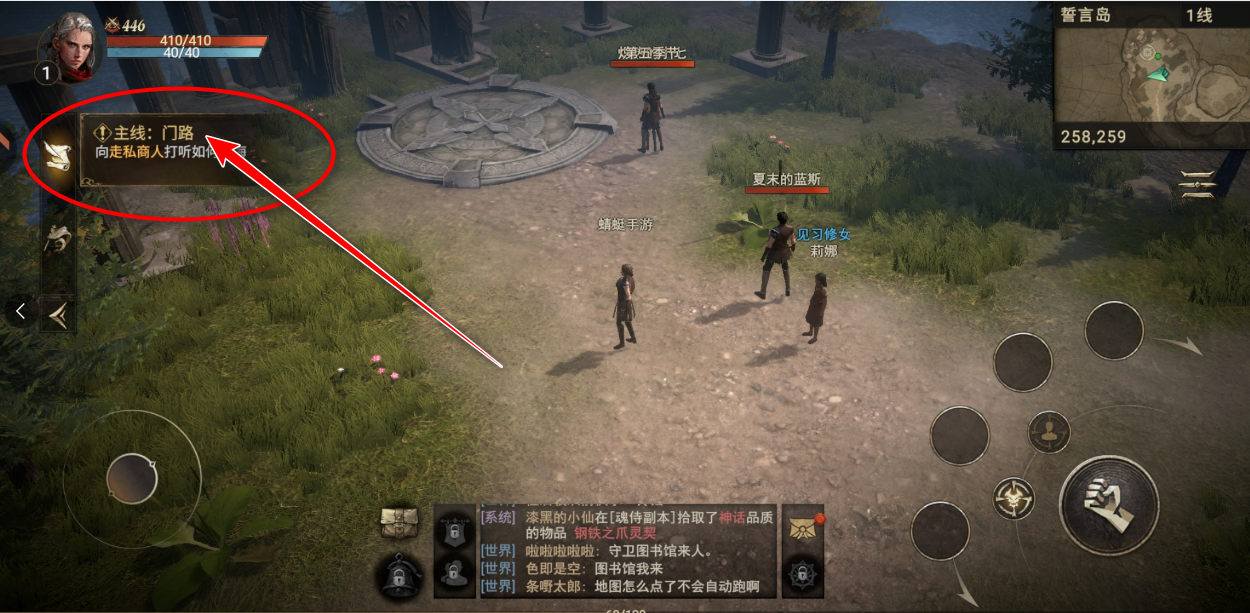Screen dimensions: 1250x613
Task: Tap the locked silhouette icon beside chat
Action: (x=453, y=572)
